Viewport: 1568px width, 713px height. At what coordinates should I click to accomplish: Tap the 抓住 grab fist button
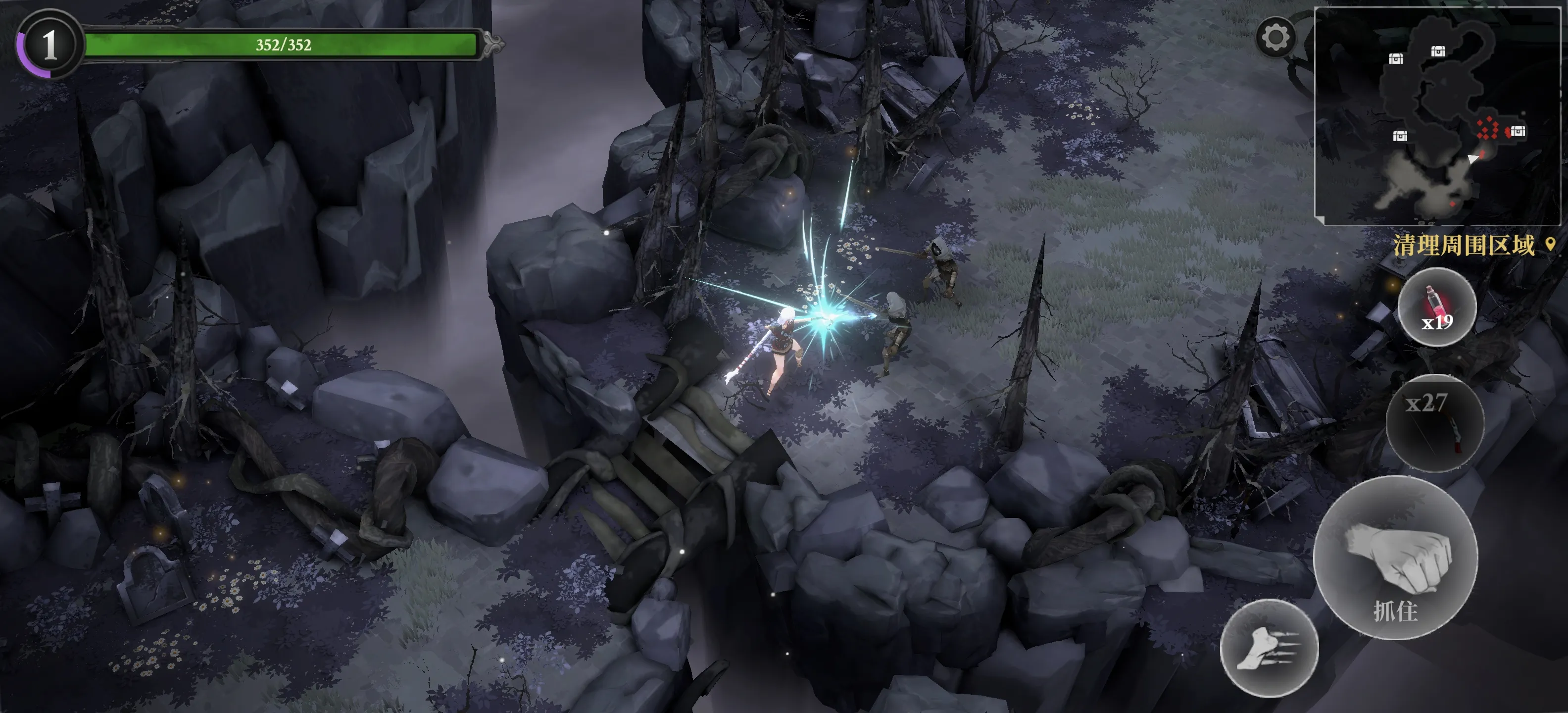pos(1395,558)
